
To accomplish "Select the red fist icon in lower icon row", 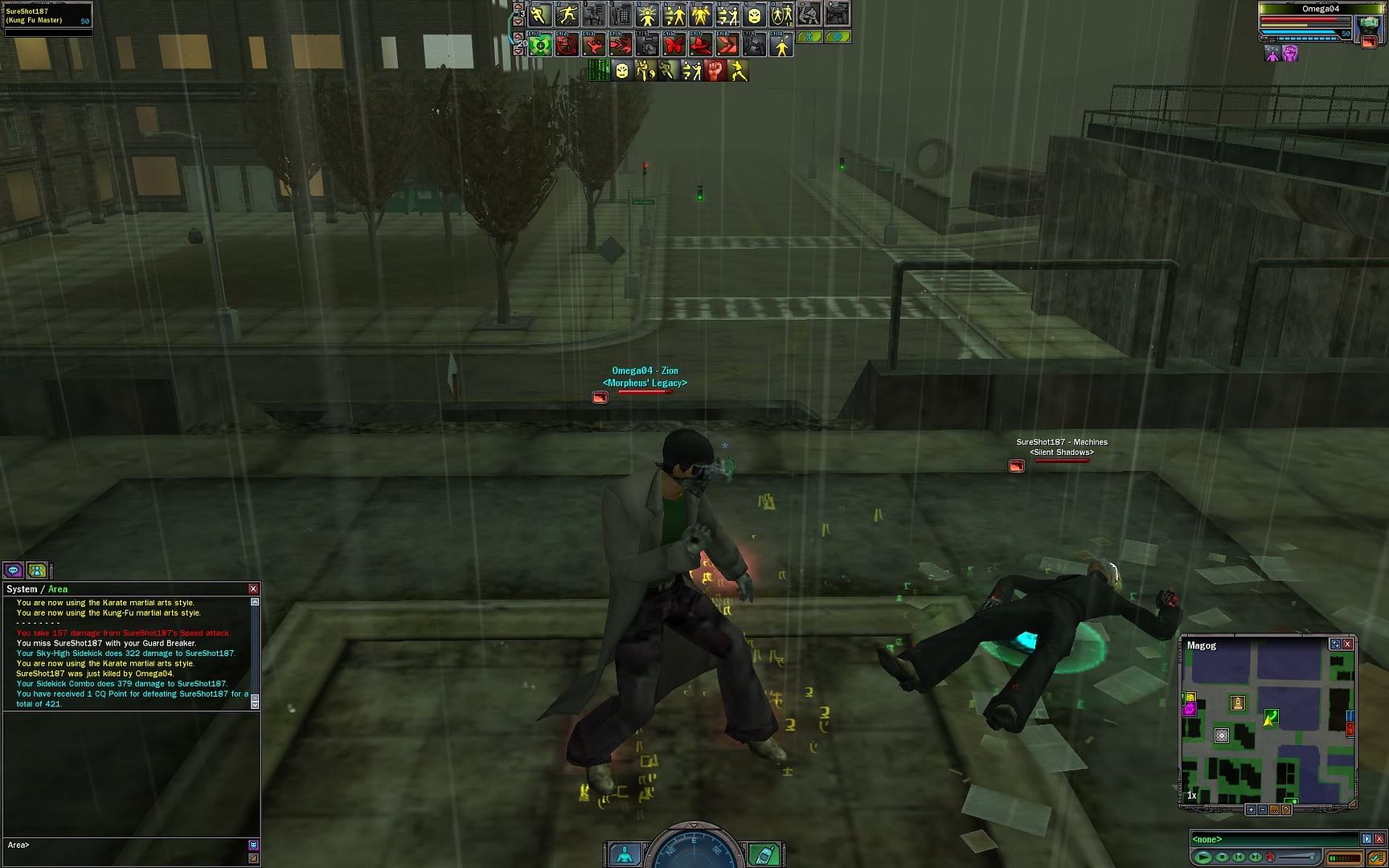I will (715, 72).
